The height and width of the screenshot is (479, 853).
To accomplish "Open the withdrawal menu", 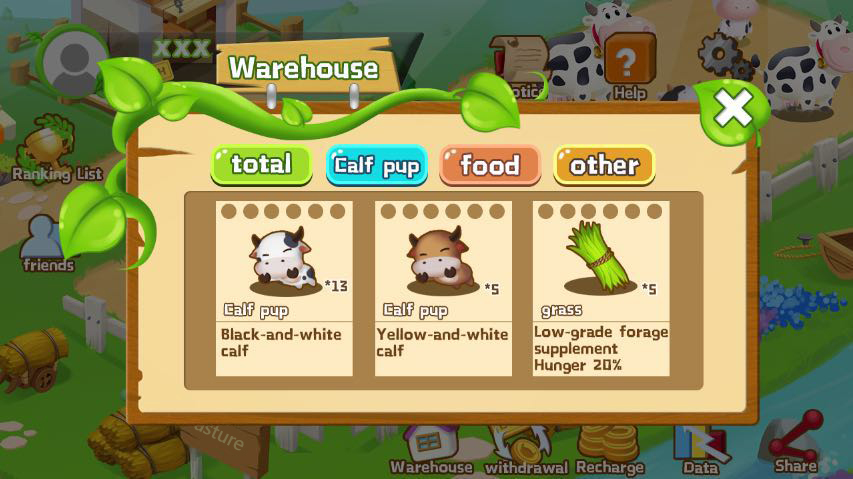I will coord(525,449).
